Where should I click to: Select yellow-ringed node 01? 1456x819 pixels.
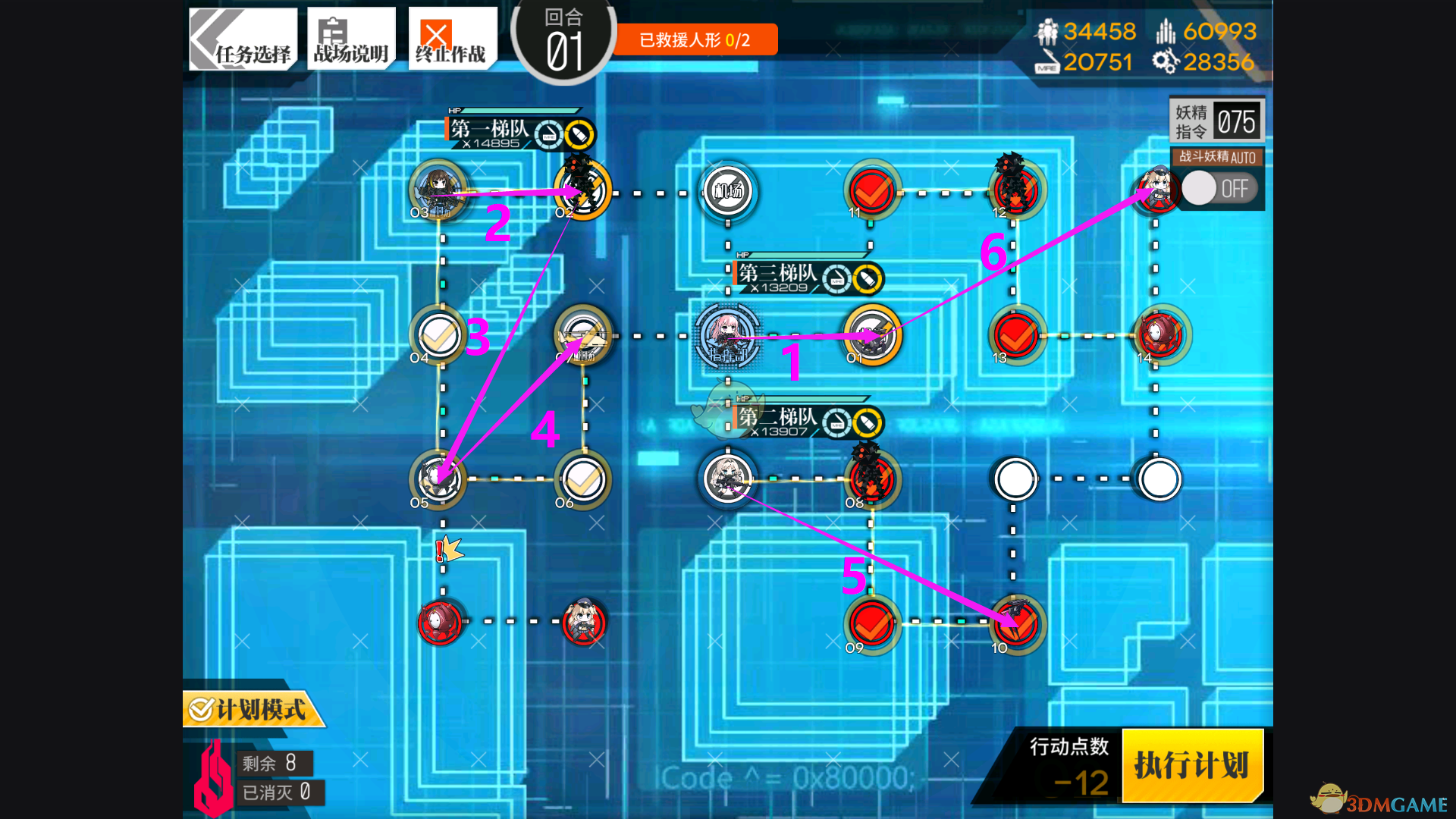click(x=872, y=334)
